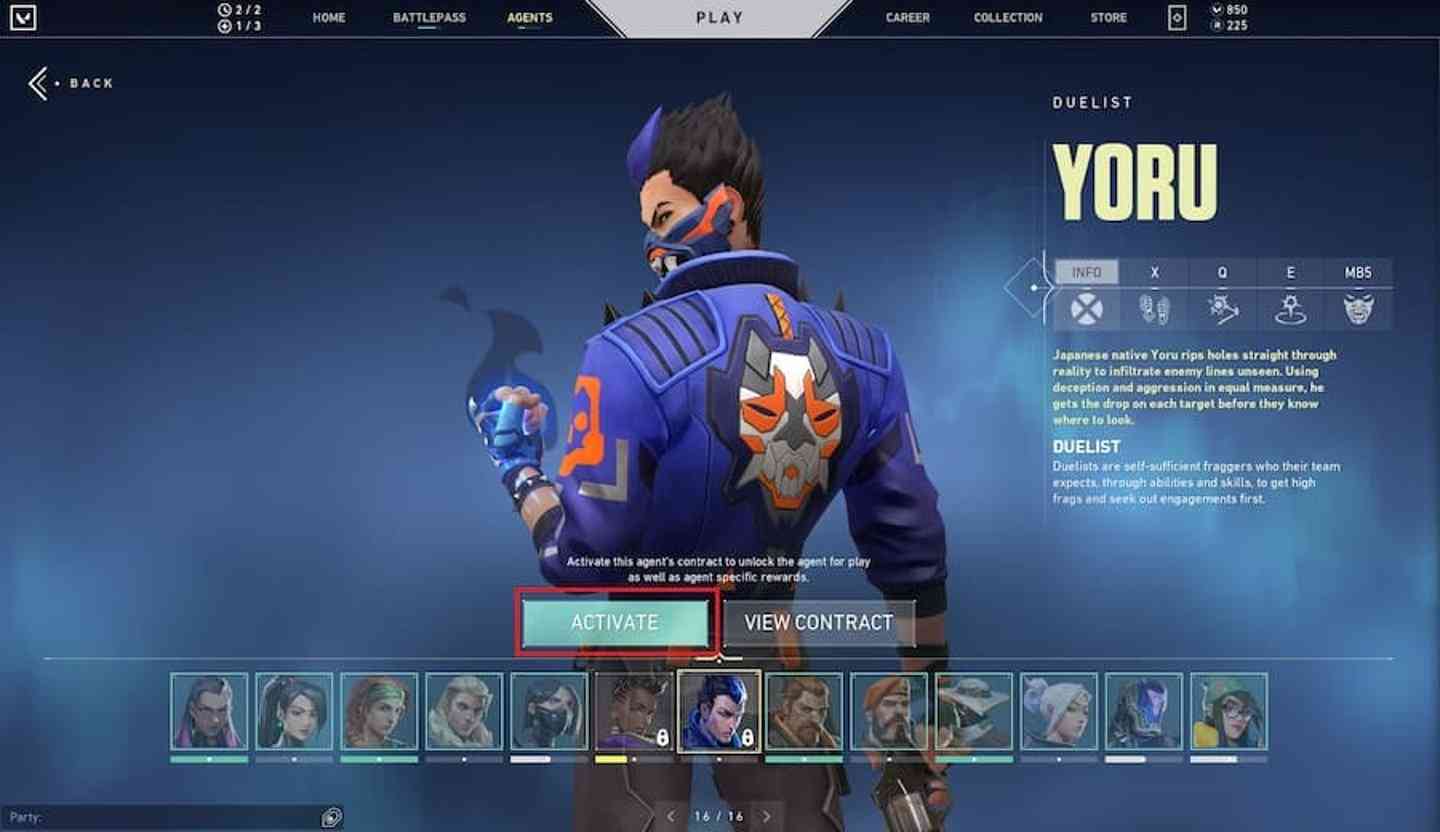Activate Yoru's agent contract
This screenshot has width=1440, height=832.
coord(614,622)
